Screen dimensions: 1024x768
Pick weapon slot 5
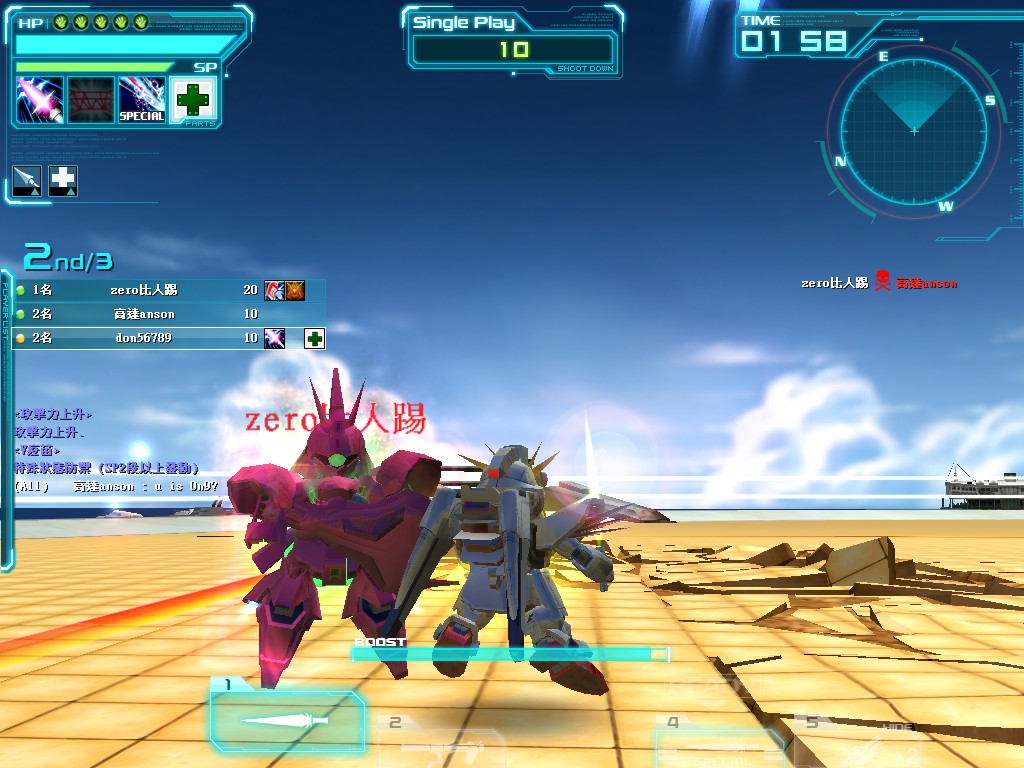point(860,740)
